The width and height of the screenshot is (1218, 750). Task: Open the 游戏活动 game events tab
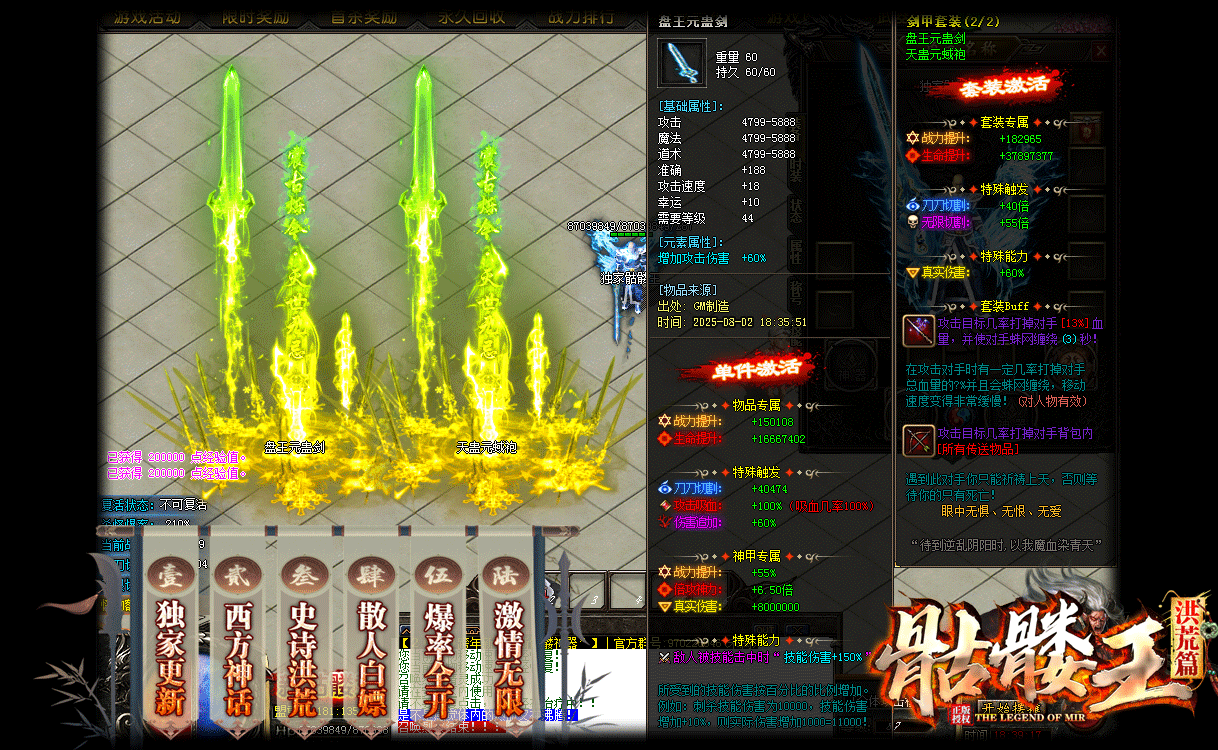click(x=148, y=17)
